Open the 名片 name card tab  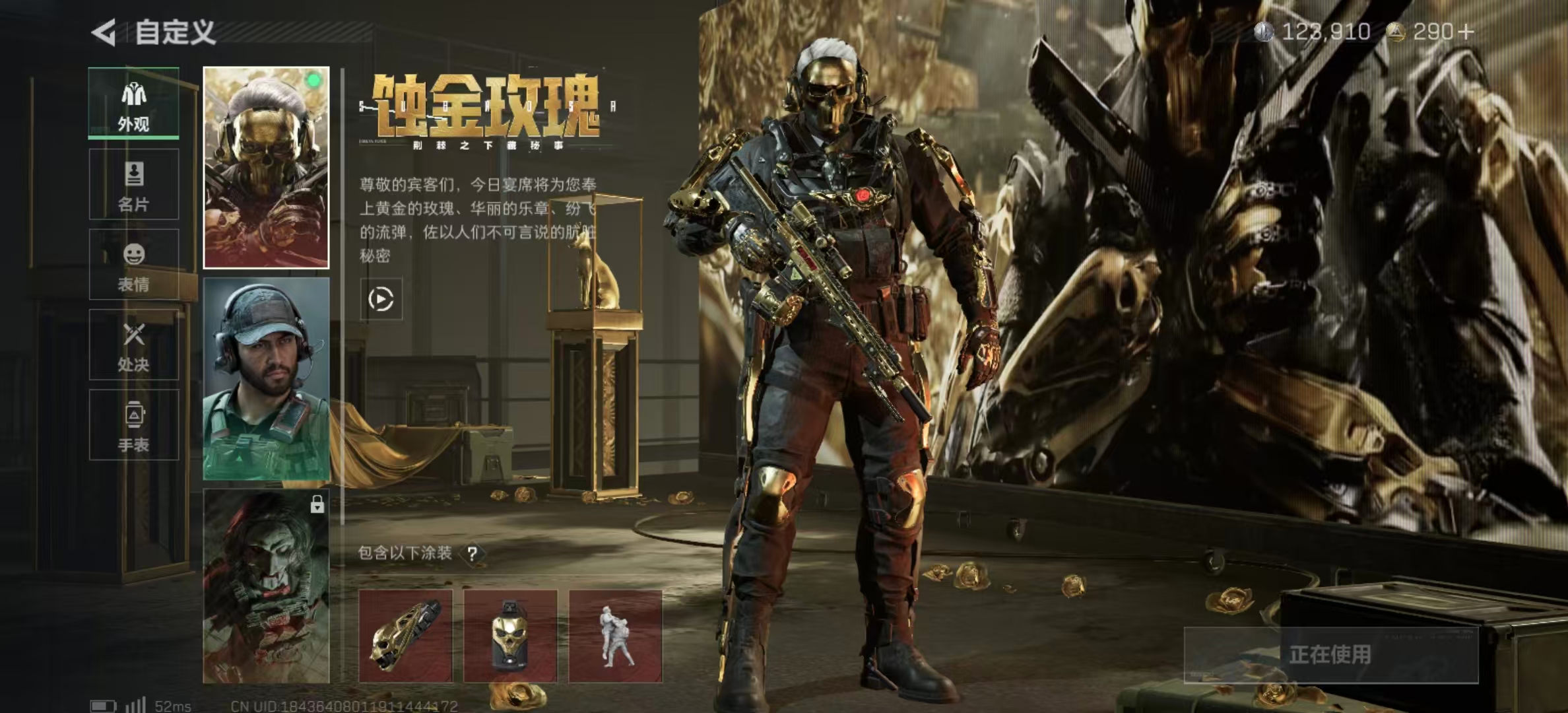point(134,184)
